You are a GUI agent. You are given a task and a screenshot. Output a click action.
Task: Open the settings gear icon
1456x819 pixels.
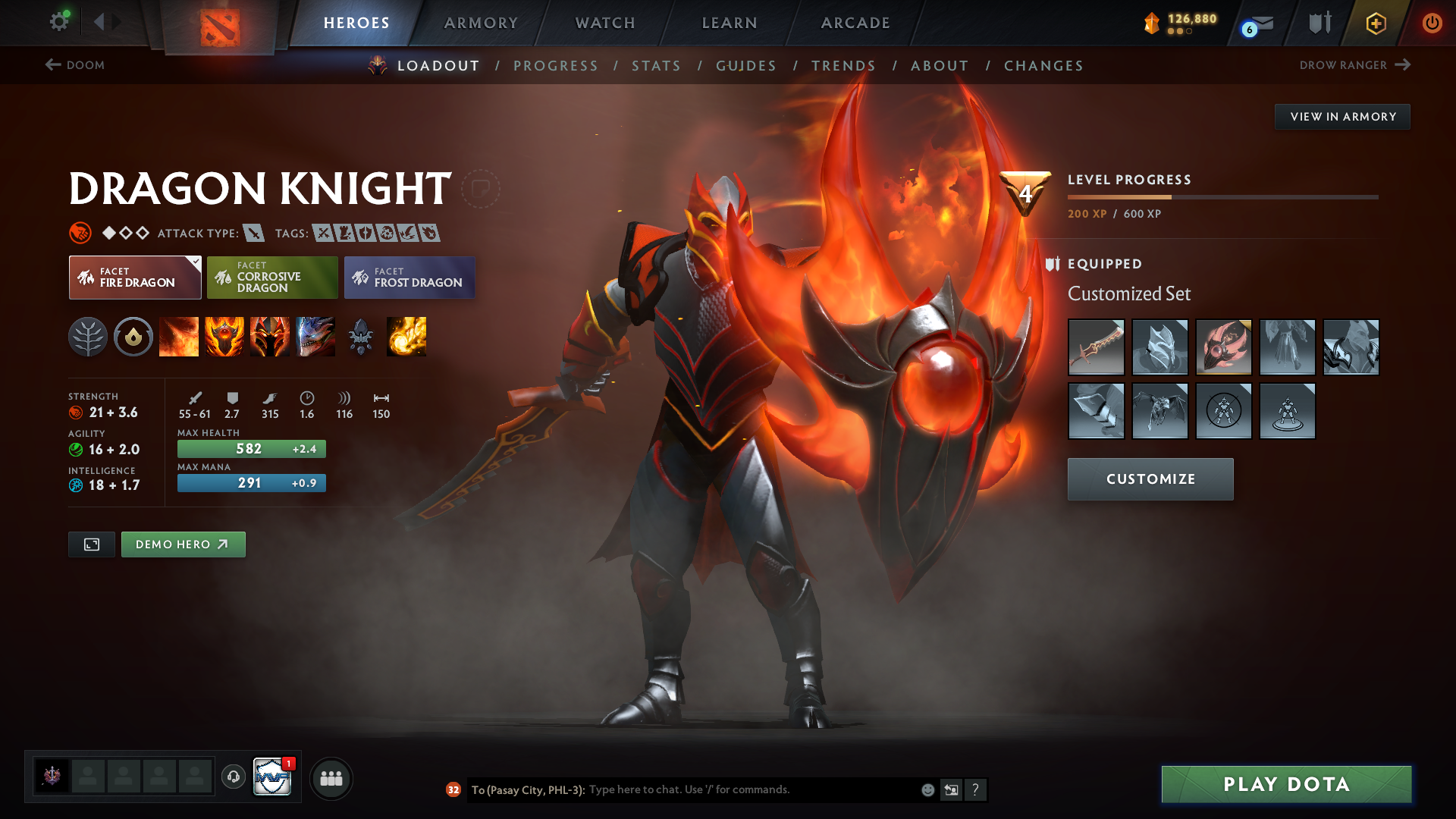pyautogui.click(x=59, y=21)
